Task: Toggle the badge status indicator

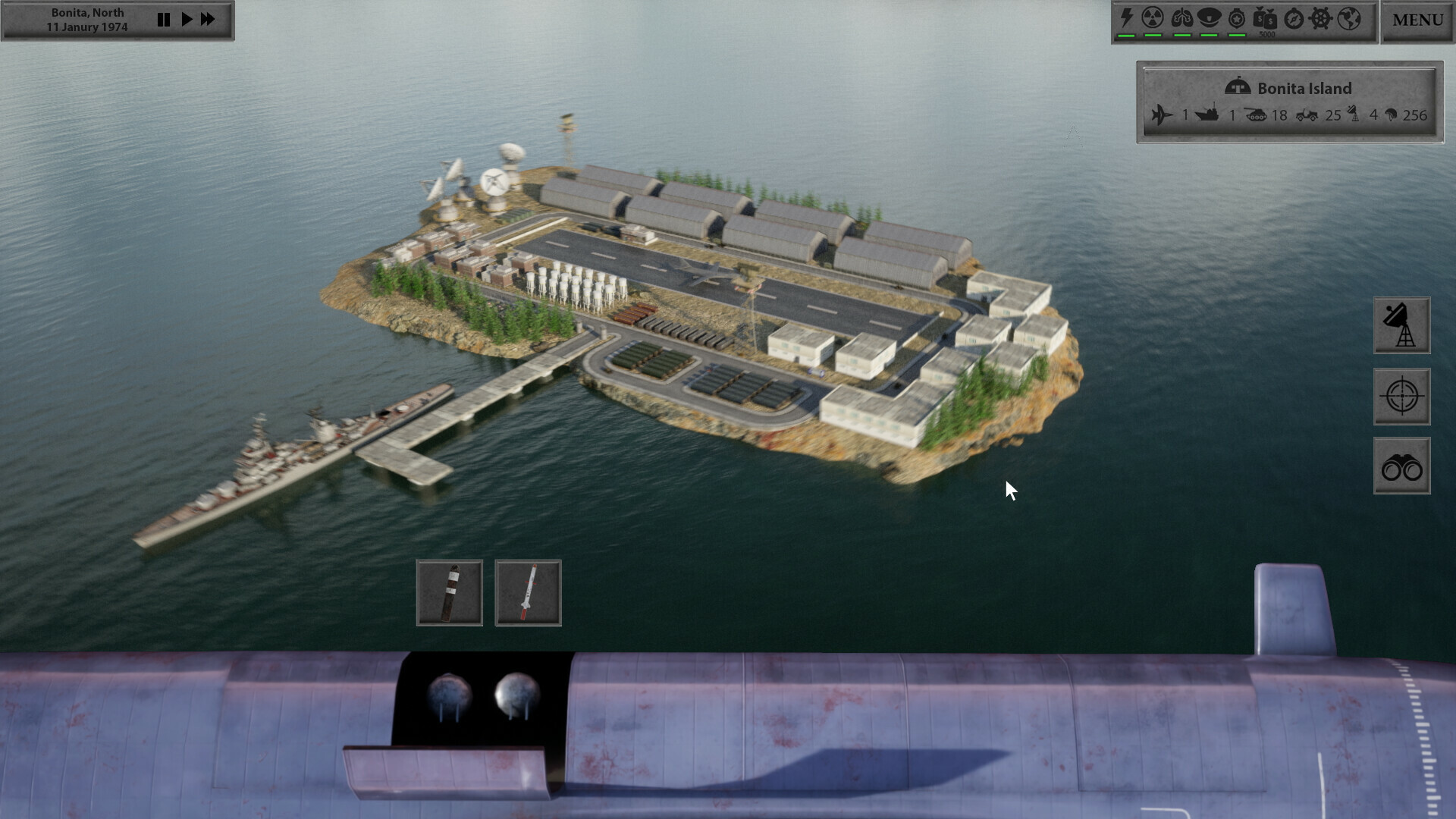Action: [1238, 17]
